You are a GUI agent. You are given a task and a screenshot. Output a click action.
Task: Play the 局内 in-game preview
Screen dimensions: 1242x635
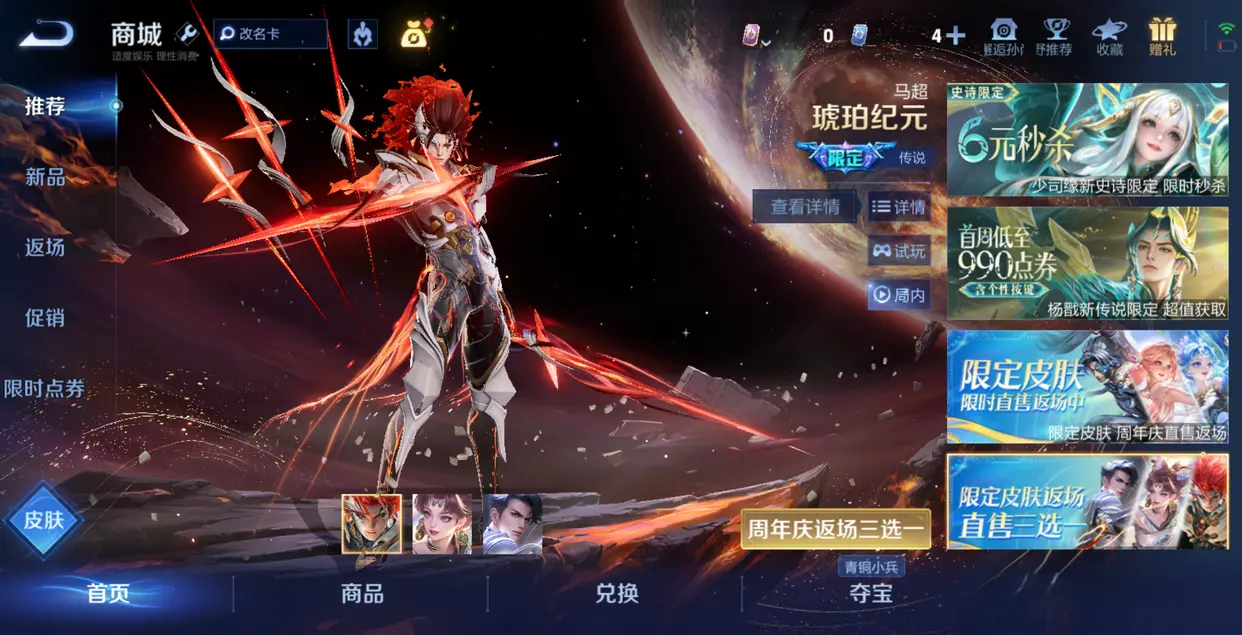(899, 295)
